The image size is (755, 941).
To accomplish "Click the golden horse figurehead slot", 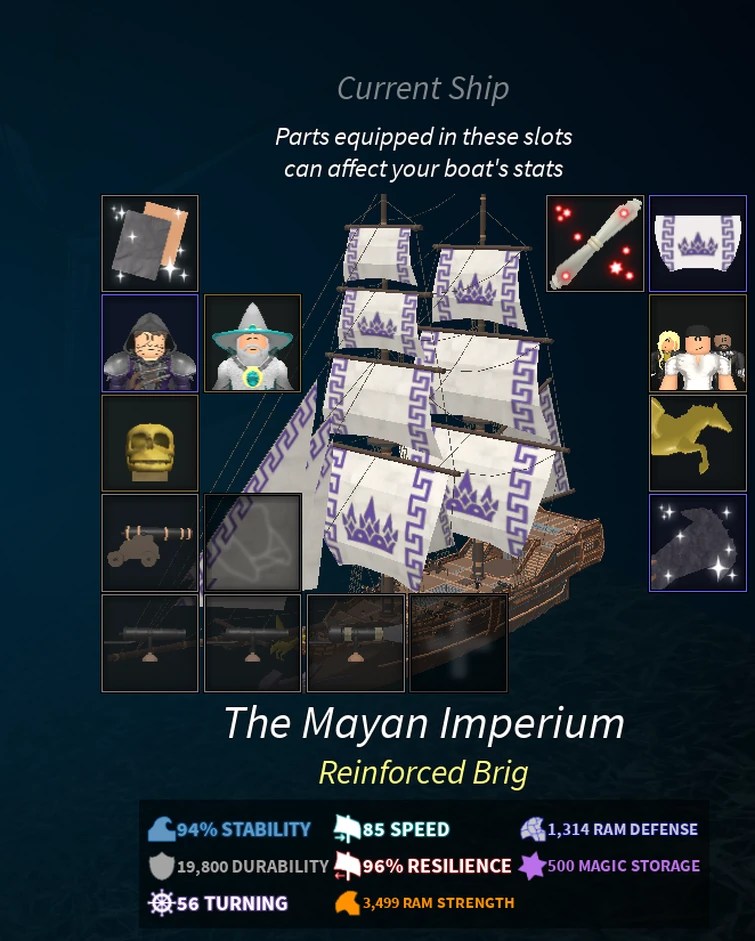I will point(697,443).
